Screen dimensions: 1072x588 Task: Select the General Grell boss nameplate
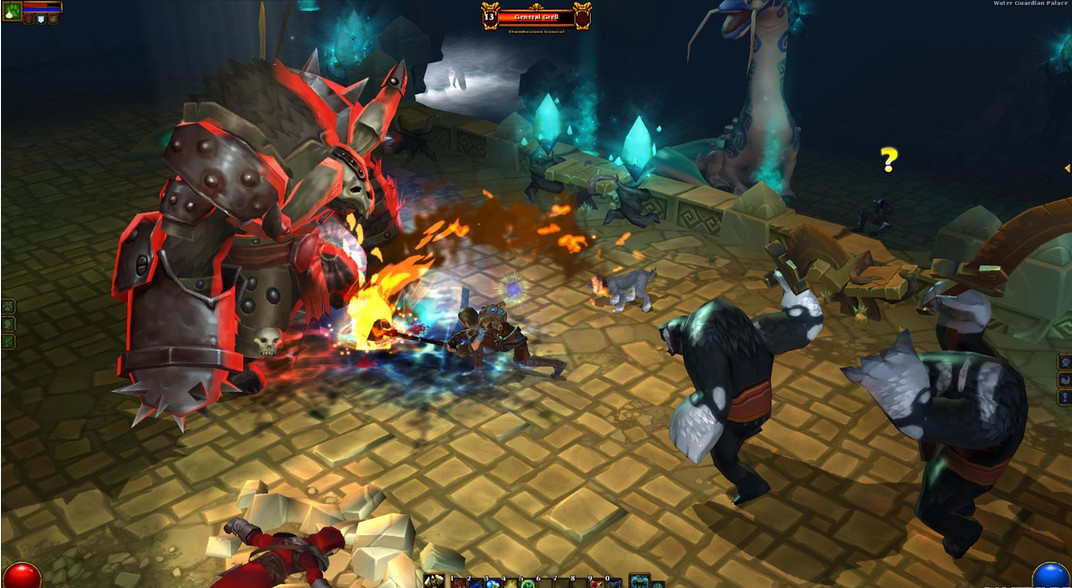pos(536,16)
